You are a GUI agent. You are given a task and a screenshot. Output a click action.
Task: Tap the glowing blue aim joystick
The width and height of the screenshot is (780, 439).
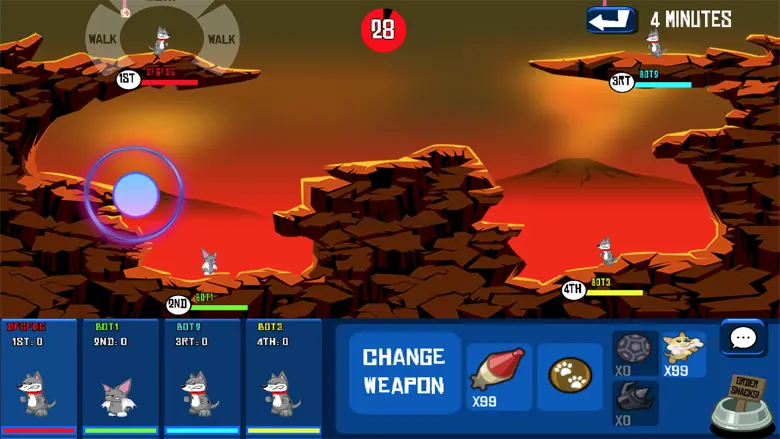click(x=135, y=195)
